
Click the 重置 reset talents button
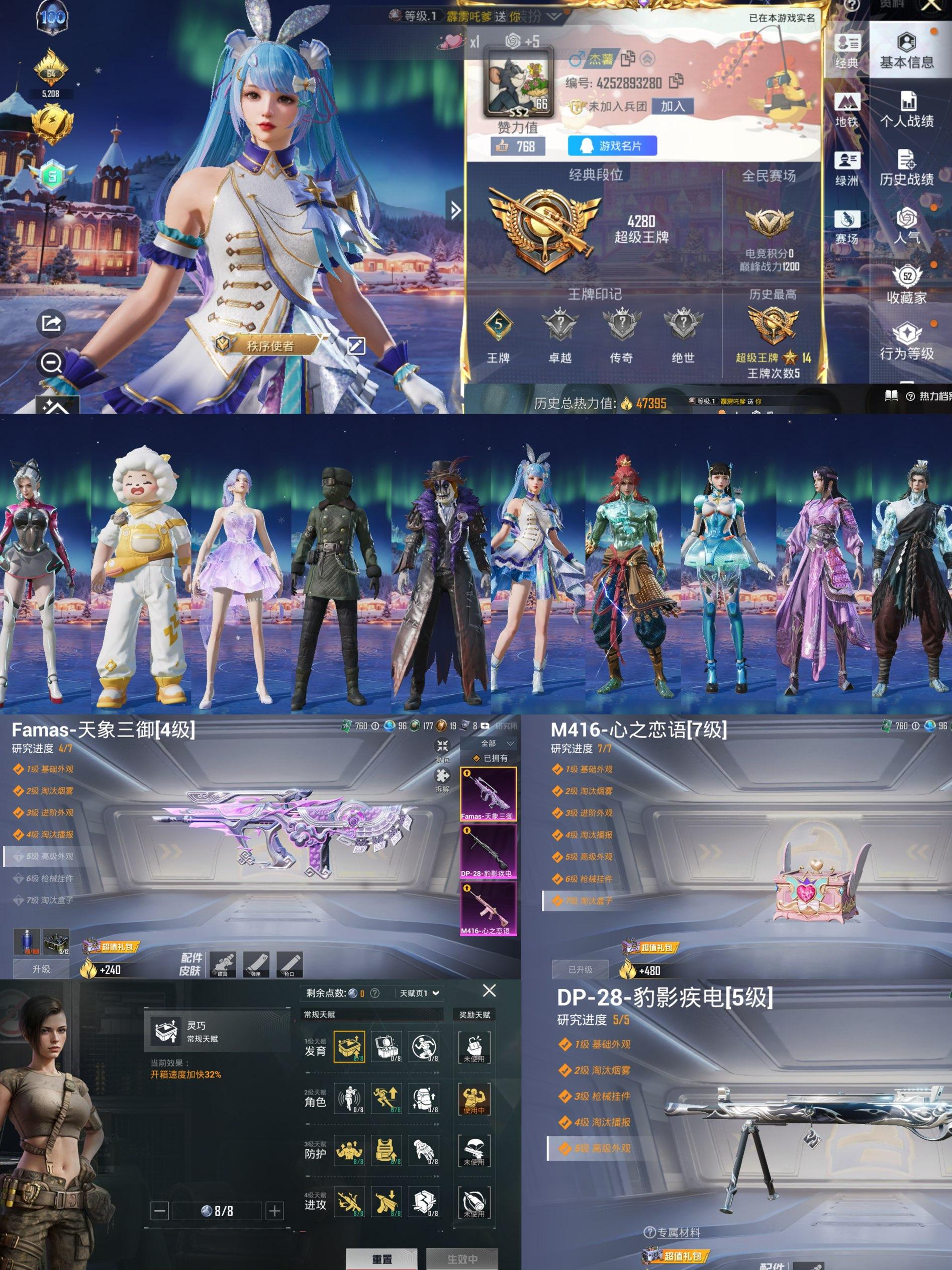[382, 1258]
